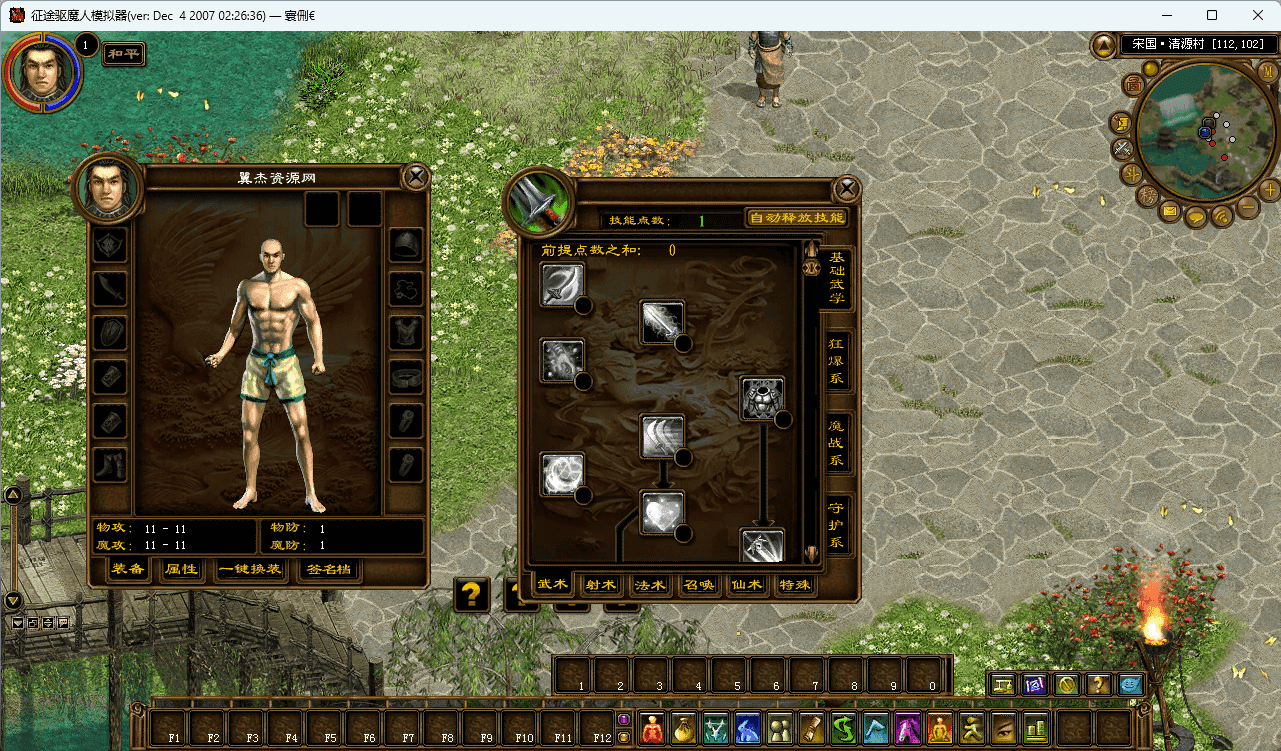
Task: Close the skill tree window
Action: (847, 189)
